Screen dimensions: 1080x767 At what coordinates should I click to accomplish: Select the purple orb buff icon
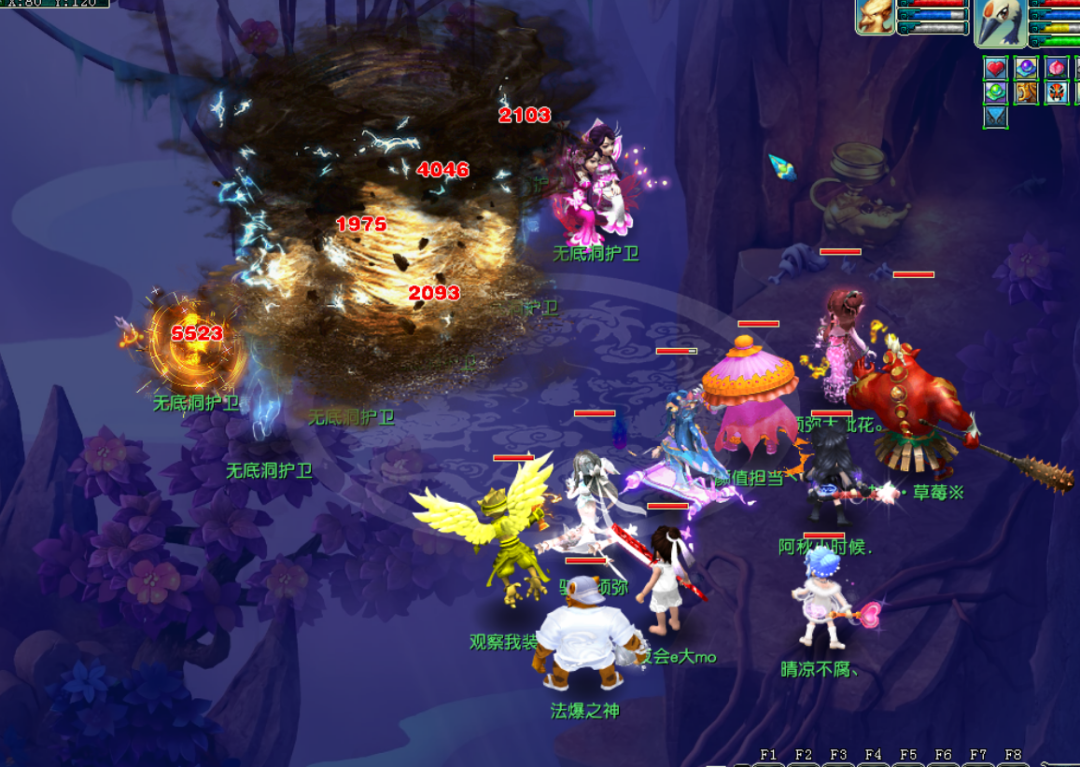(1027, 68)
